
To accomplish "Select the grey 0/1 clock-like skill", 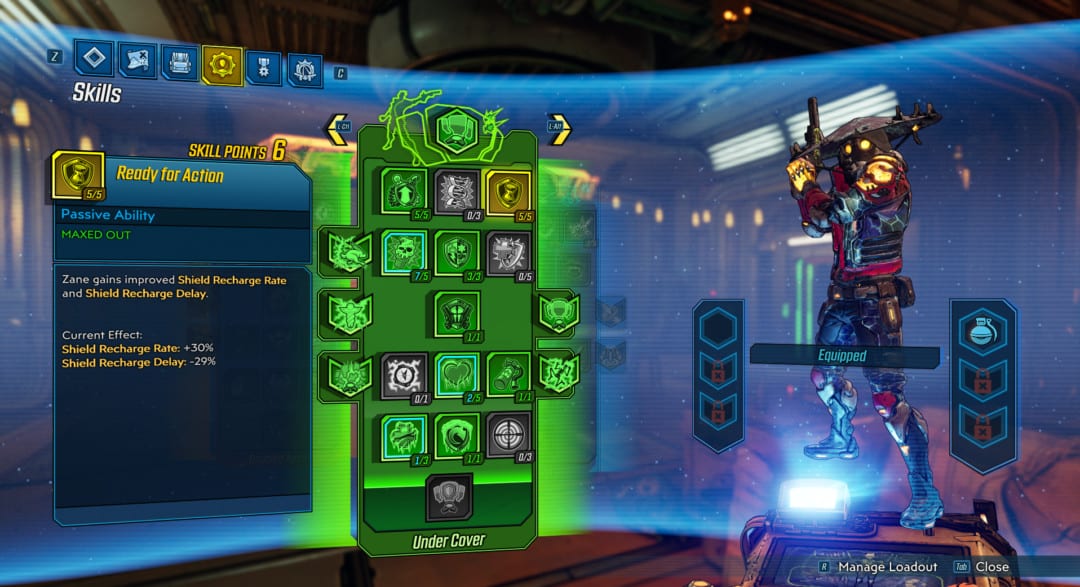I will [x=404, y=375].
